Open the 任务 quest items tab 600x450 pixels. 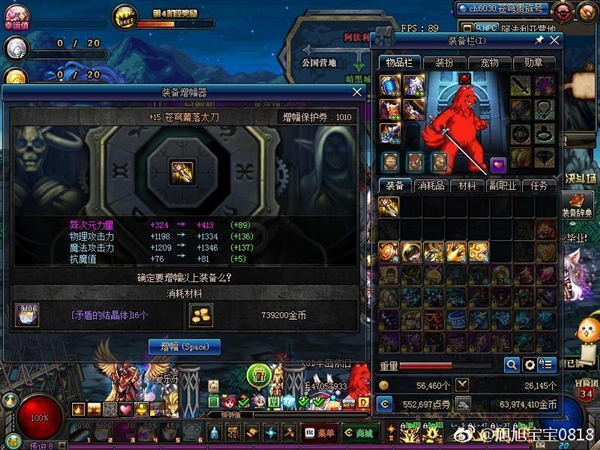[538, 185]
